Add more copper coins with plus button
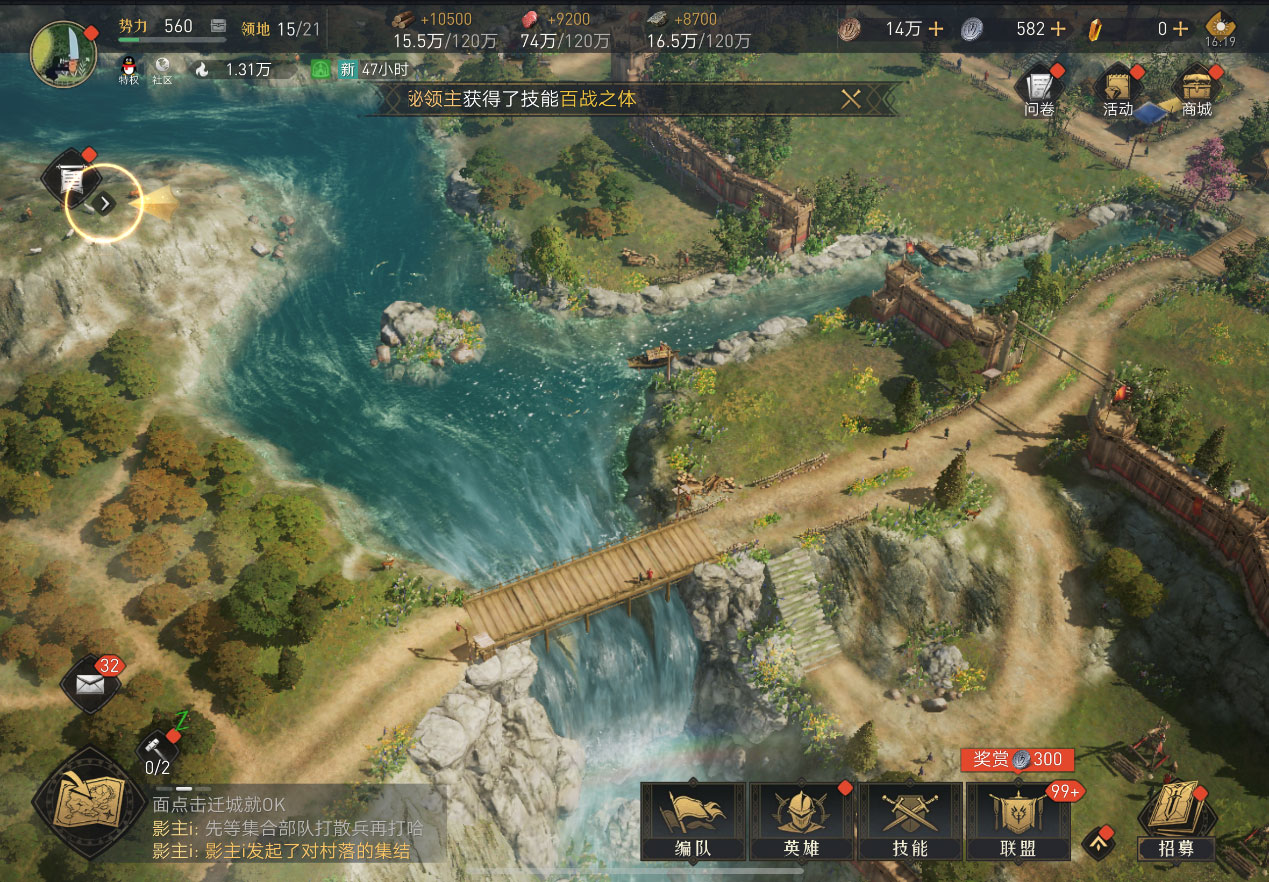The image size is (1269, 882). [936, 29]
